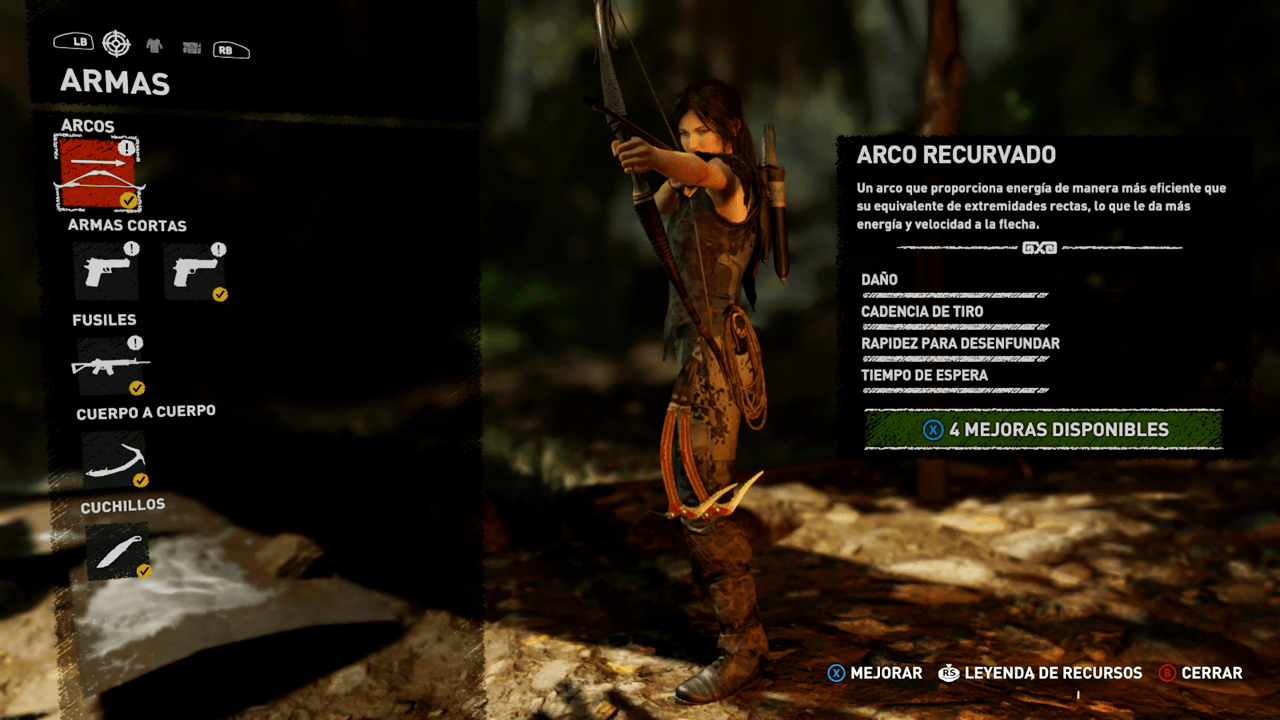Click the exclamation badge on the left pistol
Screen dimensions: 1280x720
coord(131,248)
